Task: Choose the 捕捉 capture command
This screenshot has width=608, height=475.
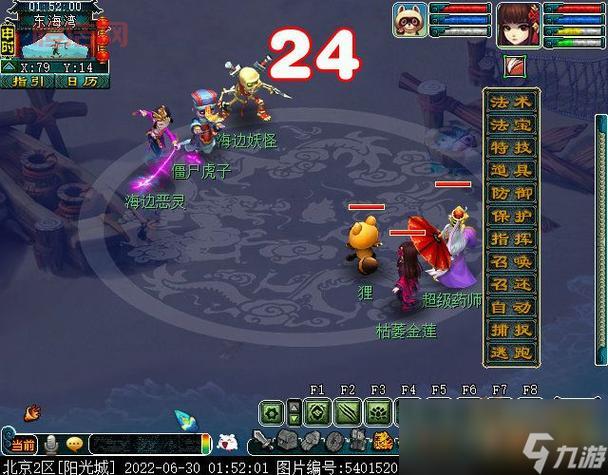Action: tap(511, 331)
